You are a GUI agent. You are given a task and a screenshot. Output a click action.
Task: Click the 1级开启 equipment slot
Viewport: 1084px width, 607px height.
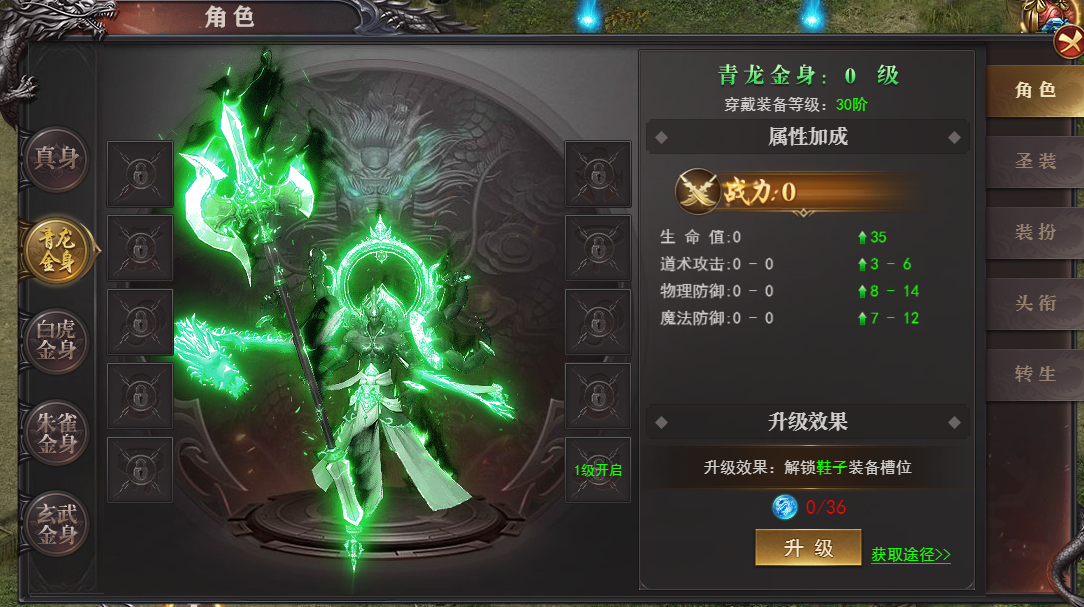[x=598, y=470]
